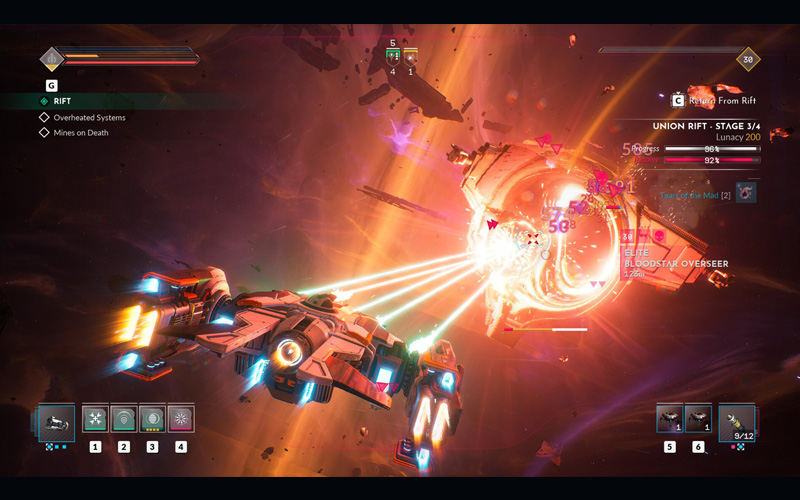Click the Tears of the Mad item icon
The image size is (800, 500).
(746, 193)
